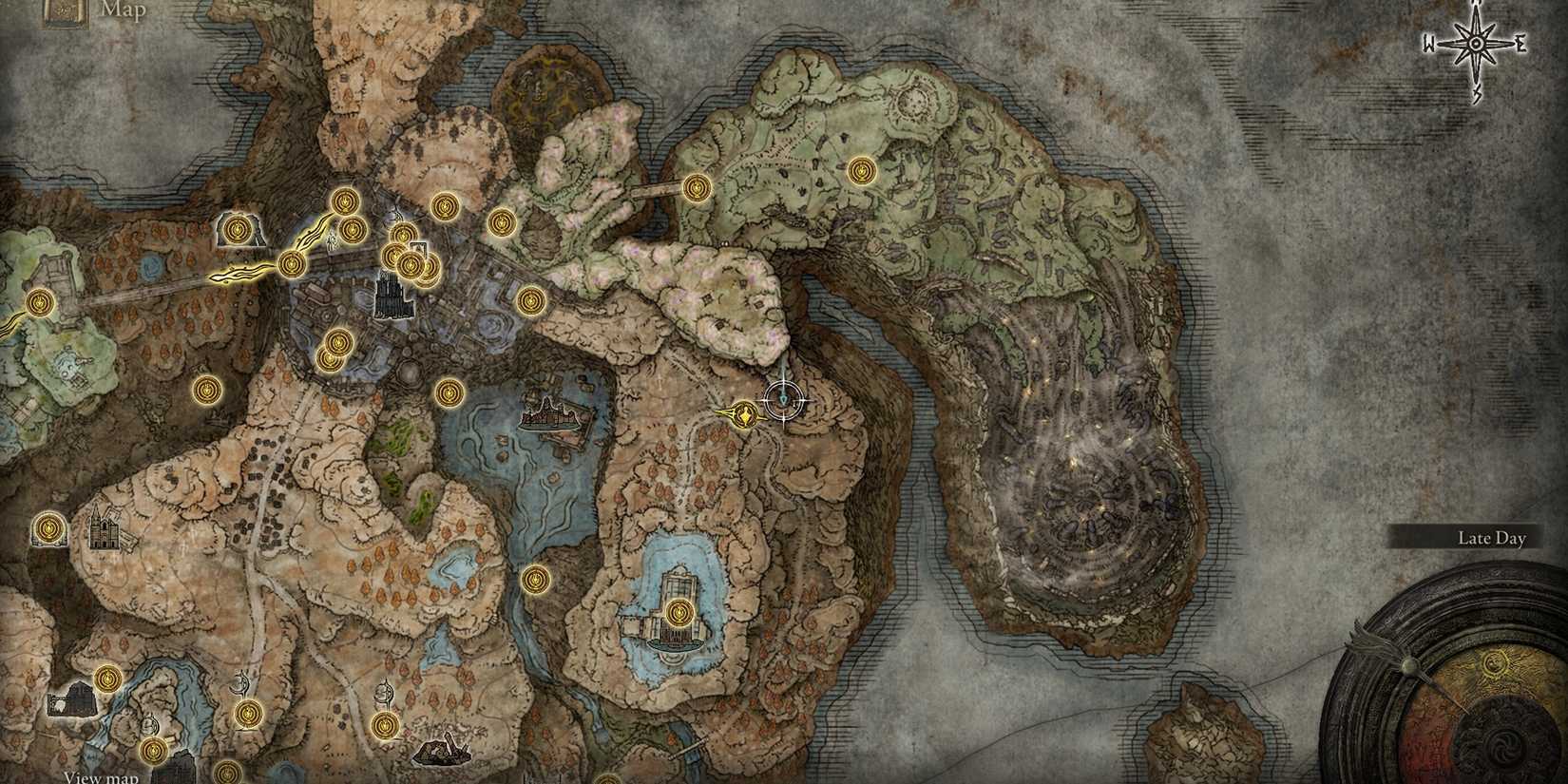Click the compass rose in the top right
The height and width of the screenshot is (784, 1568).
click(1474, 42)
